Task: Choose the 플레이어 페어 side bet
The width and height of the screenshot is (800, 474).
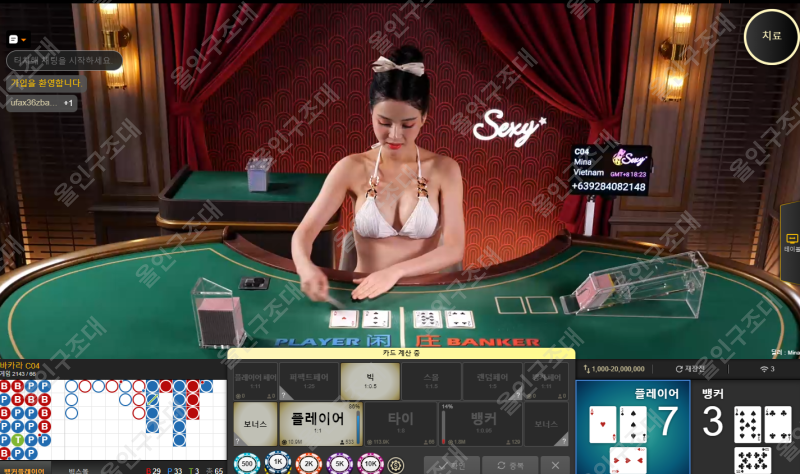Action: 254,381
